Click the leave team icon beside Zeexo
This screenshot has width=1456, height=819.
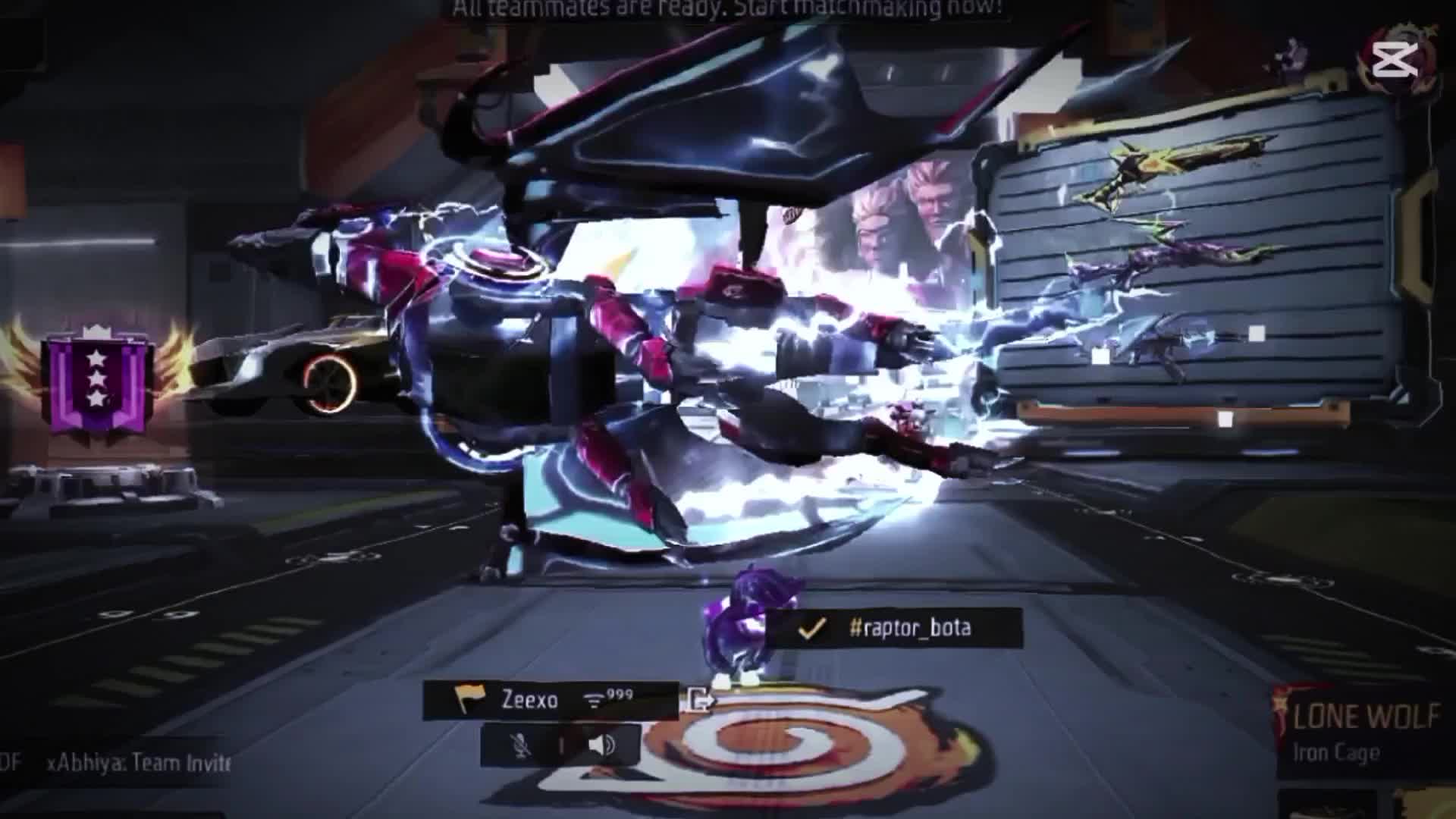(x=699, y=700)
